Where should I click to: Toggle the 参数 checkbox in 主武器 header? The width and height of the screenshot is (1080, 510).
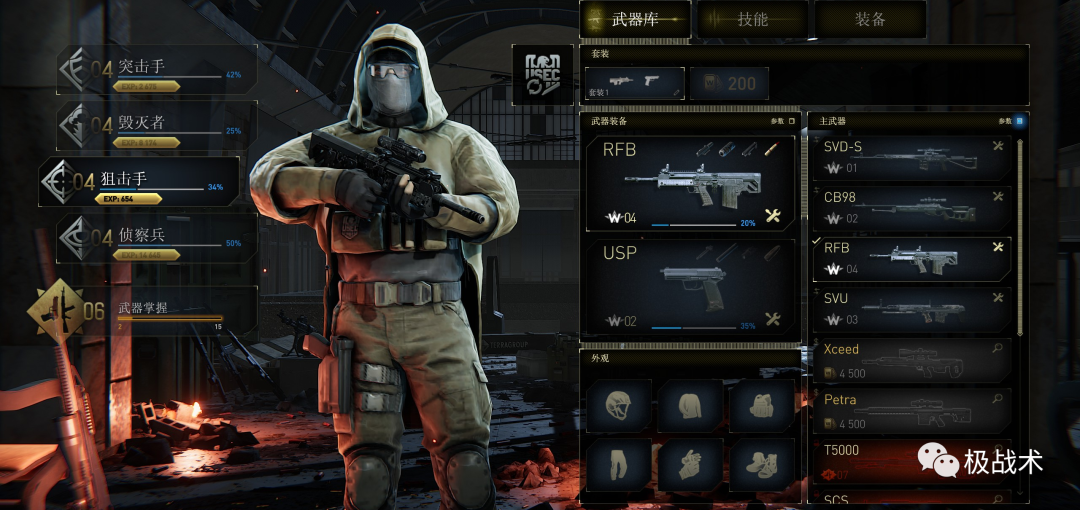(x=1019, y=121)
